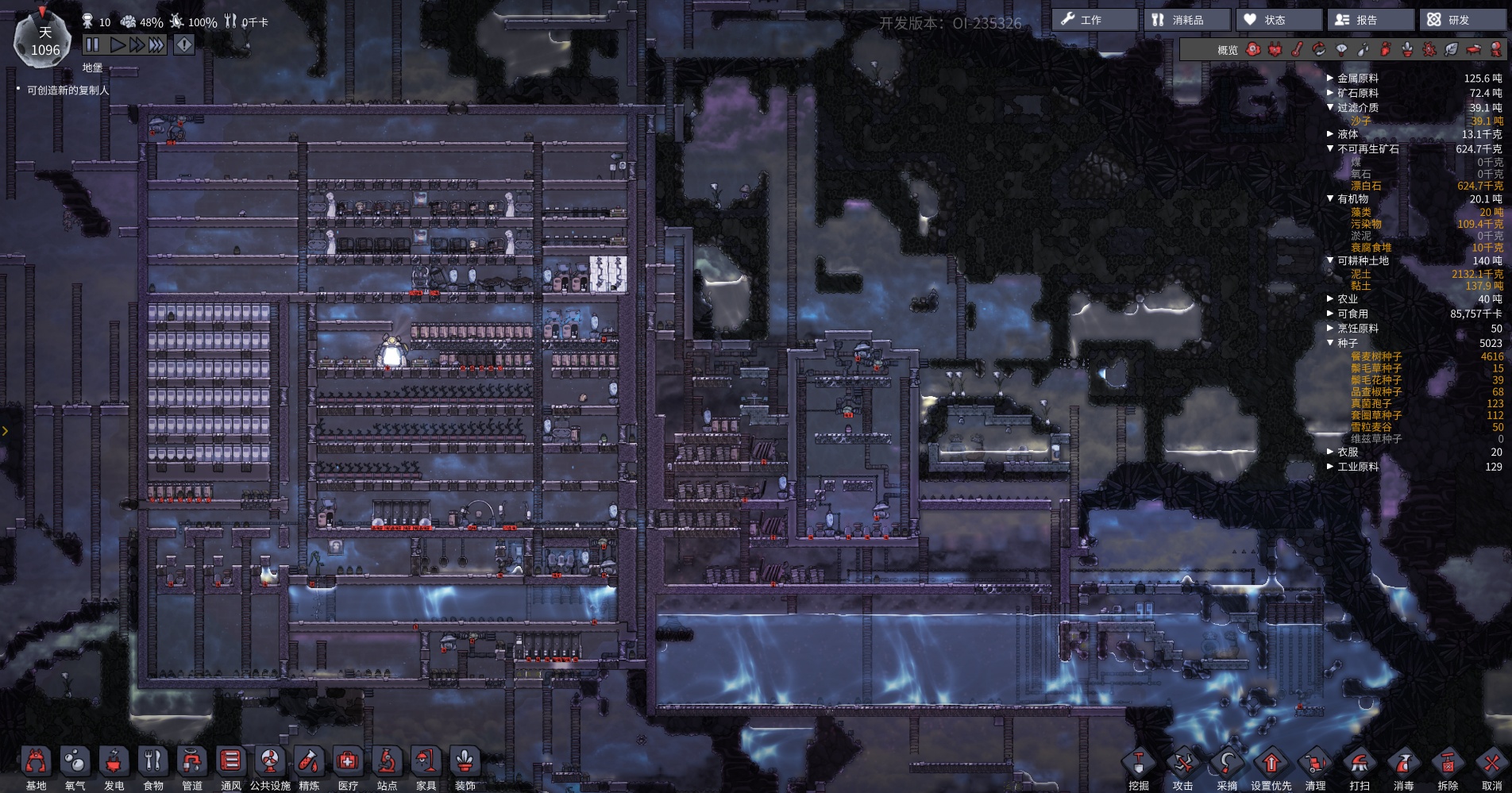Toggle the light bulb overlay
Viewport: 1512px width, 793px height.
pos(1341,50)
